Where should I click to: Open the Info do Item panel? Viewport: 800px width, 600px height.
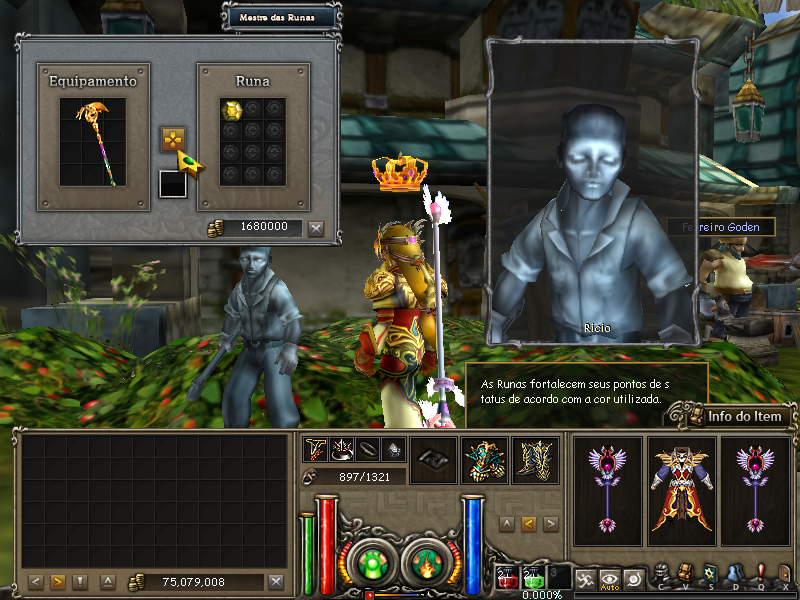point(733,416)
